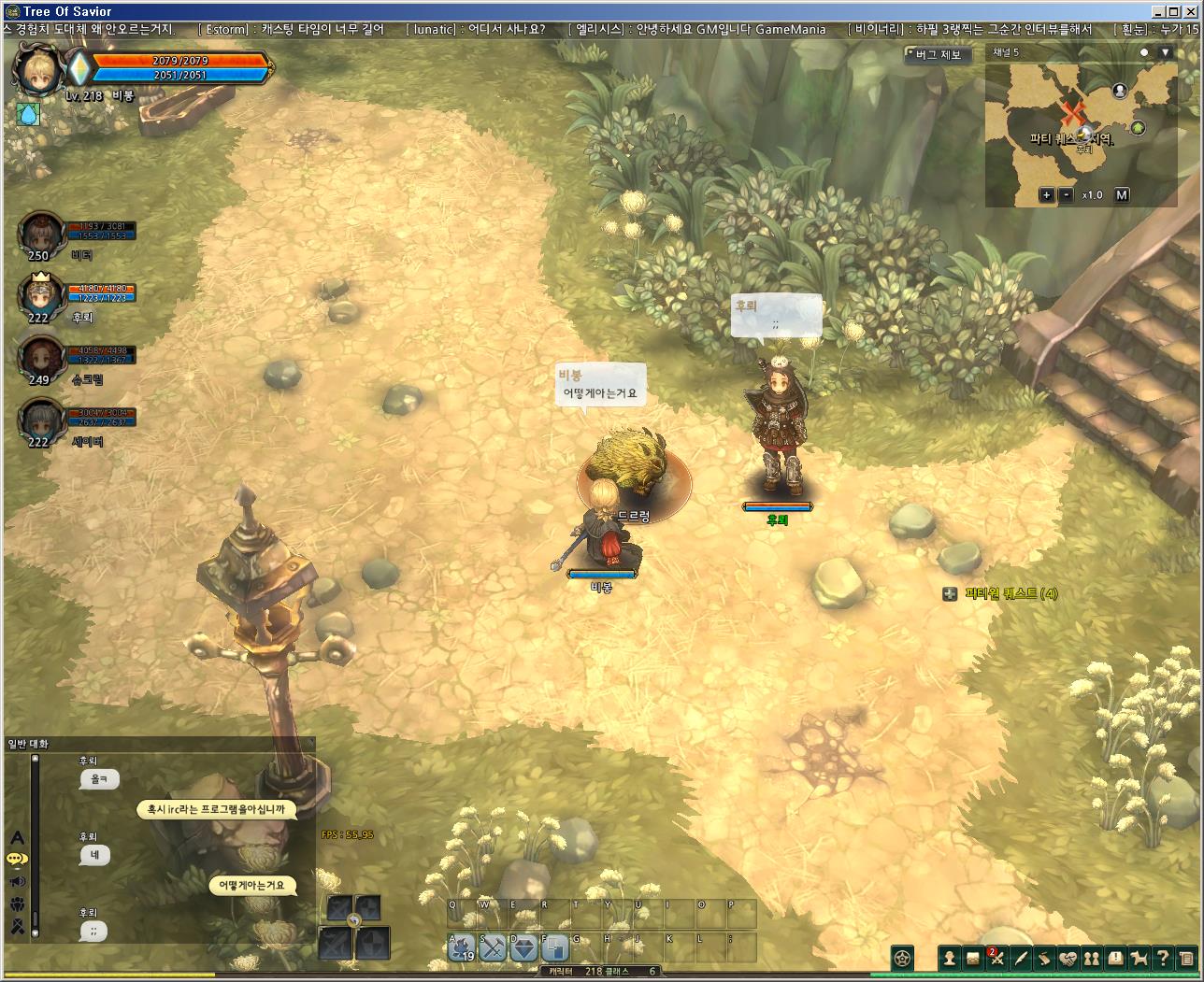Open the question mark help icon

(1163, 958)
